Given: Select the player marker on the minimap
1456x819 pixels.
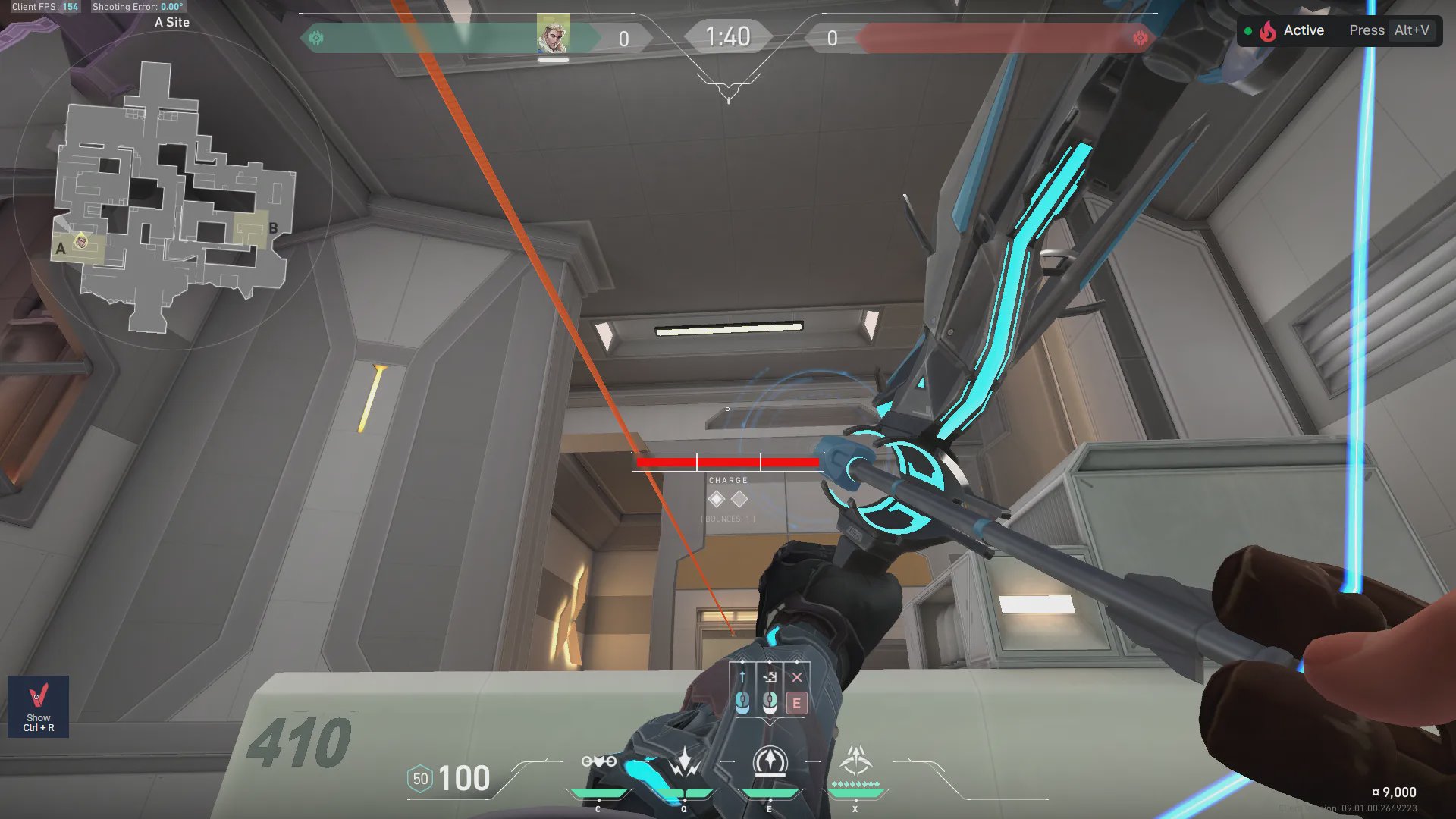Looking at the screenshot, I should coord(81,242).
